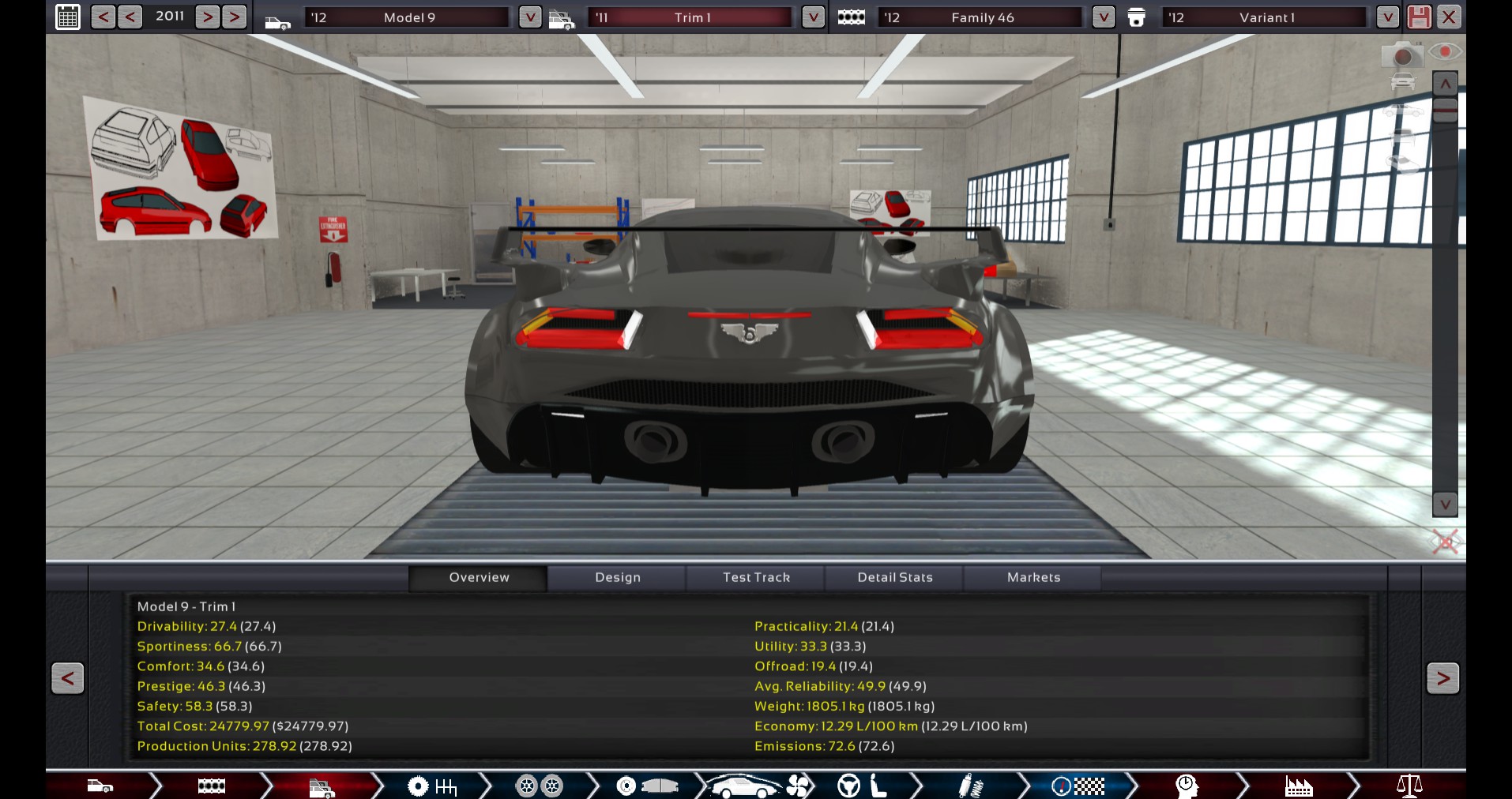Click the factory icon on bottom toolbar
Viewport: 1512px width, 799px height.
(x=1299, y=786)
